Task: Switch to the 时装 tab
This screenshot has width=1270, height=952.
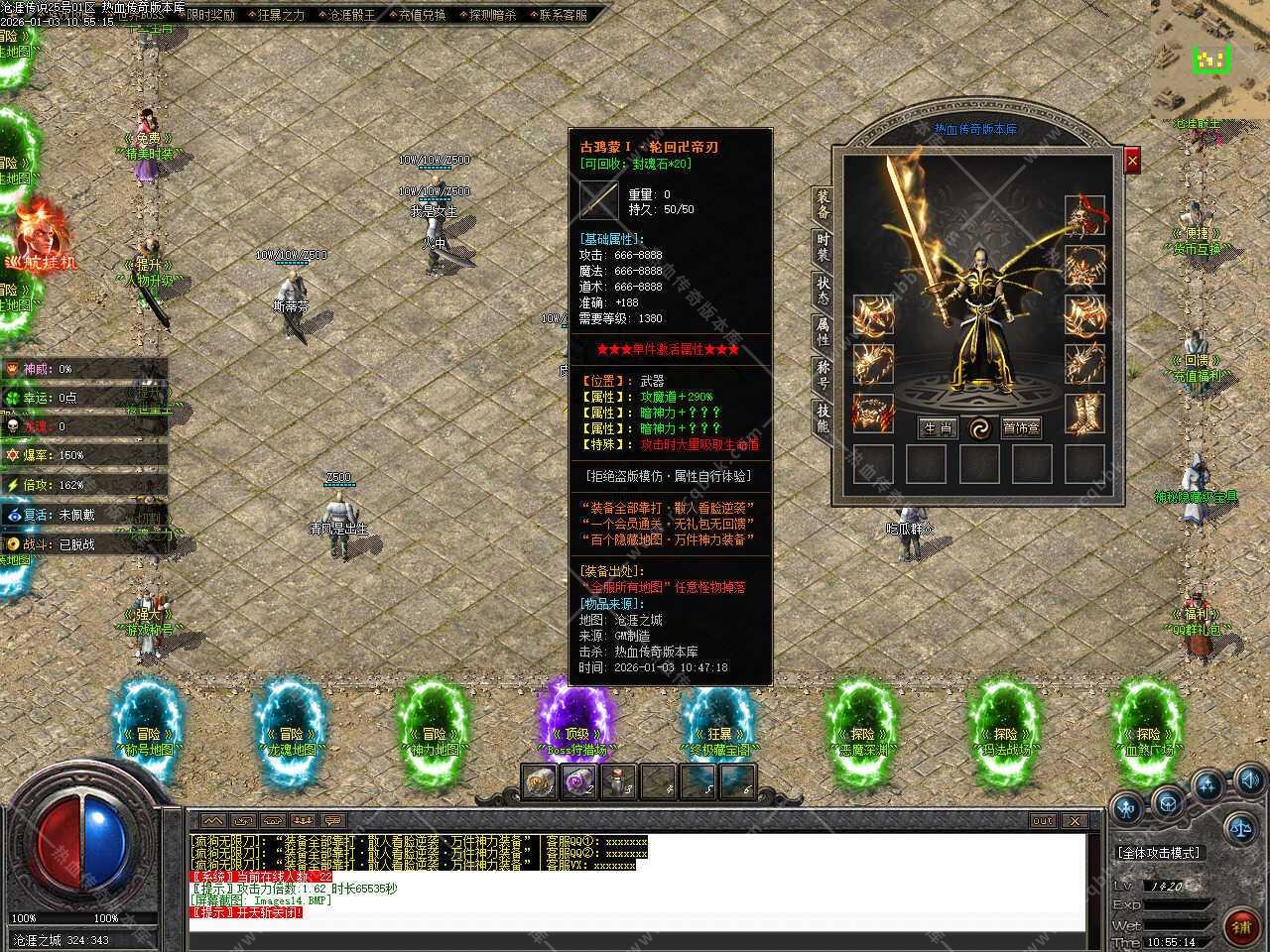Action: (x=823, y=248)
